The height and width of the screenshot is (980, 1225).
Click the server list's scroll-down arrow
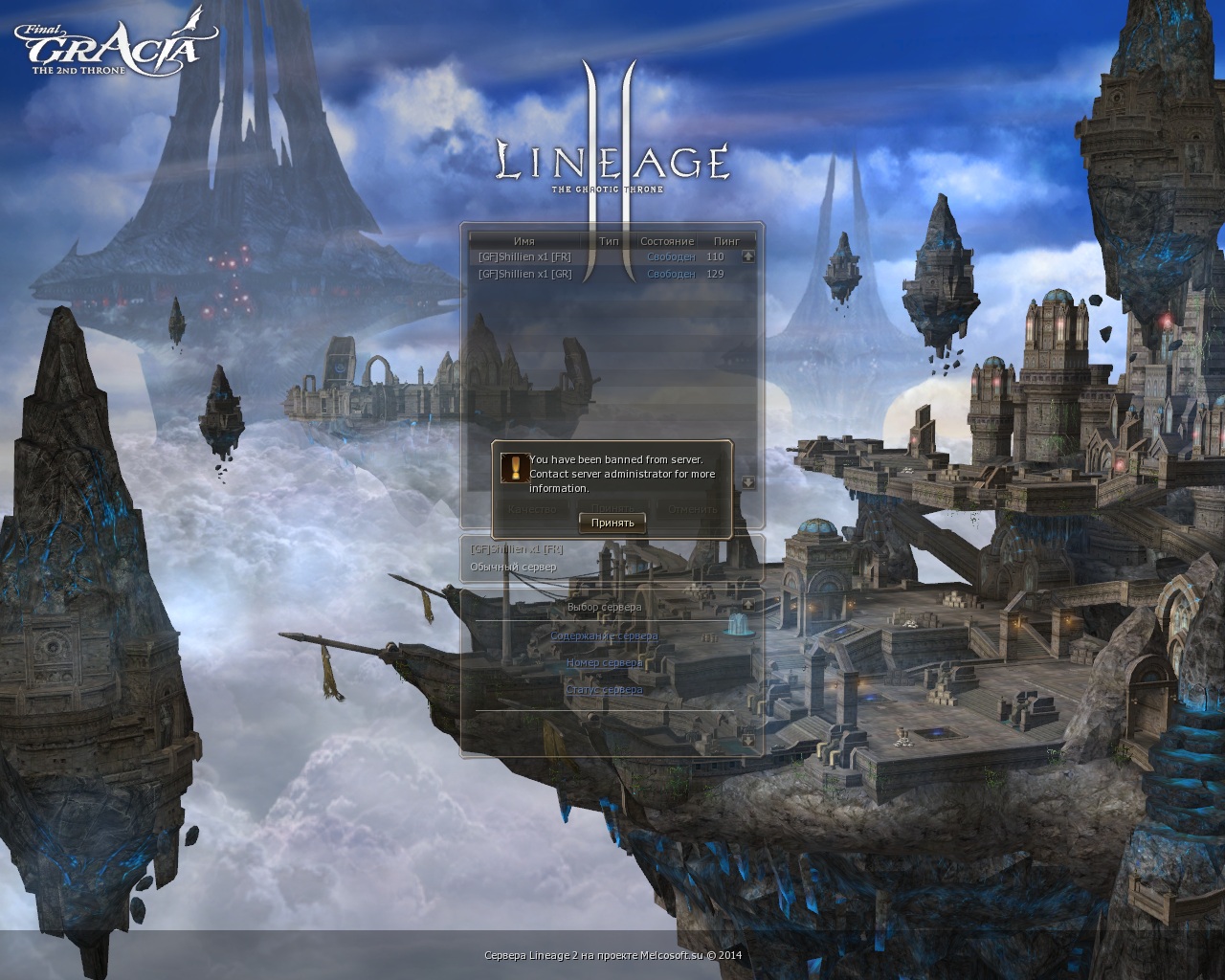[x=748, y=482]
